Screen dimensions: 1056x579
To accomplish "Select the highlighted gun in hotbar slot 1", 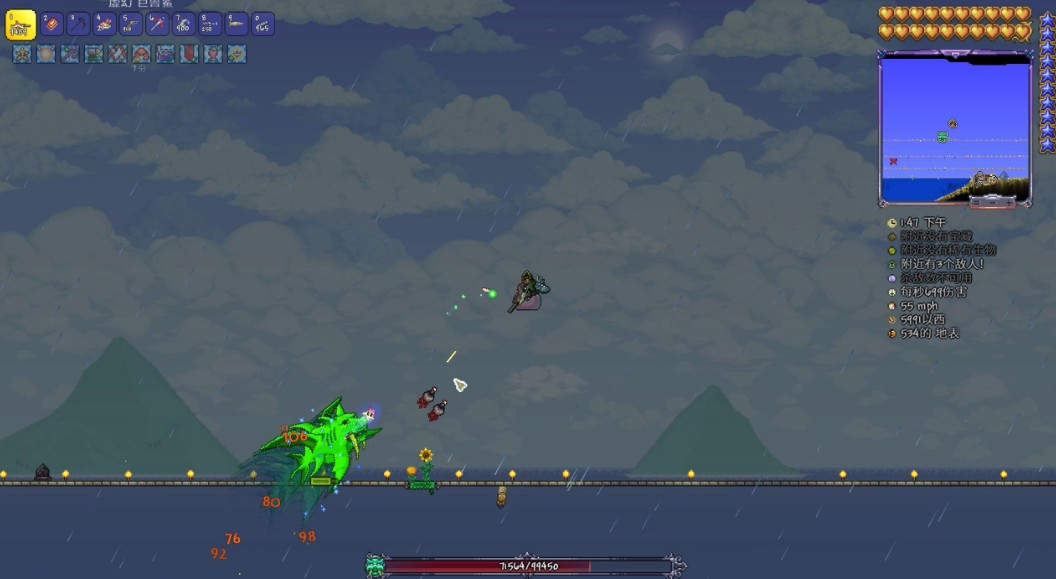I will [x=21, y=25].
